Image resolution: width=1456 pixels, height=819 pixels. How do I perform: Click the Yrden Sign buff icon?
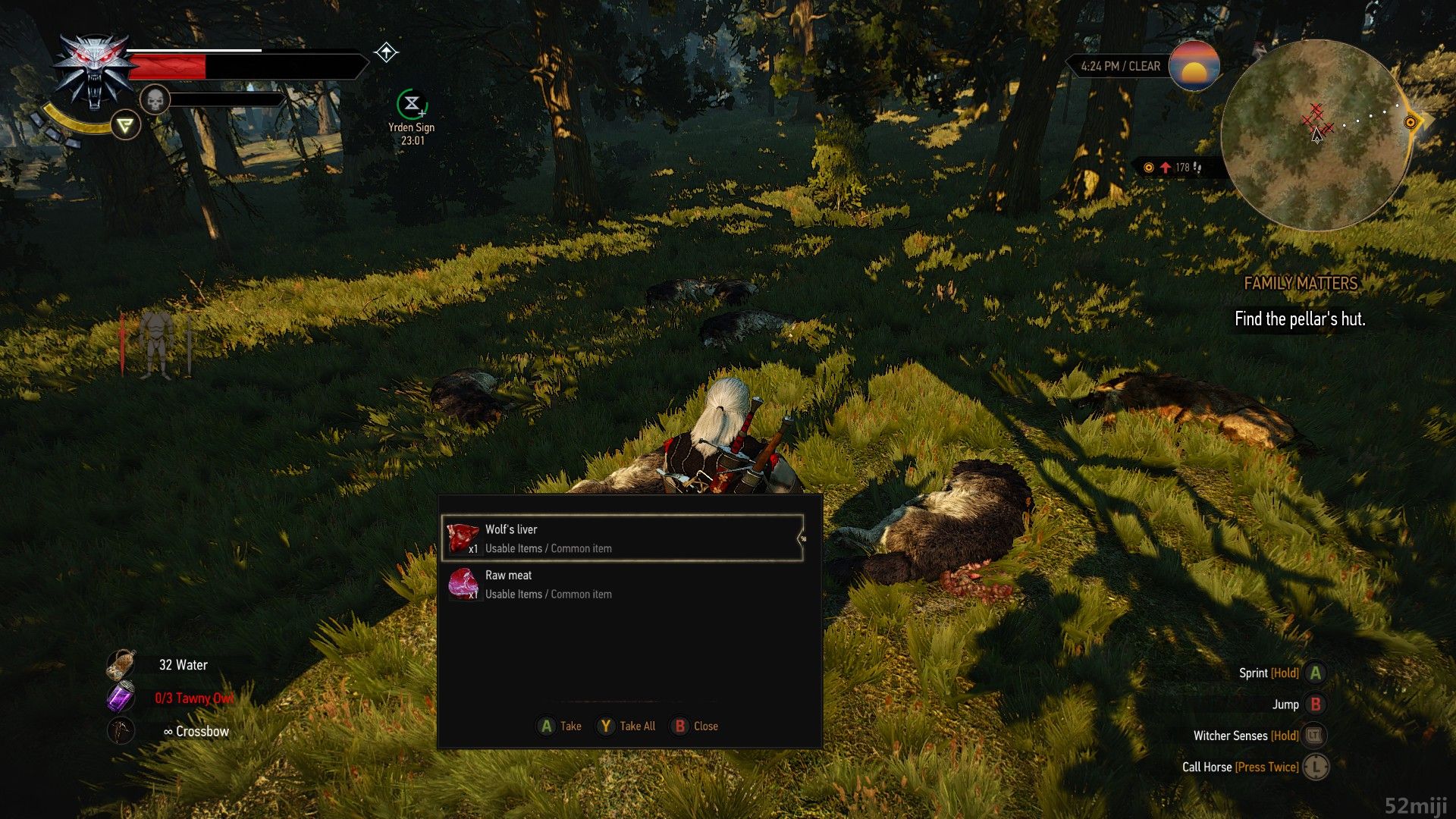coord(412,104)
